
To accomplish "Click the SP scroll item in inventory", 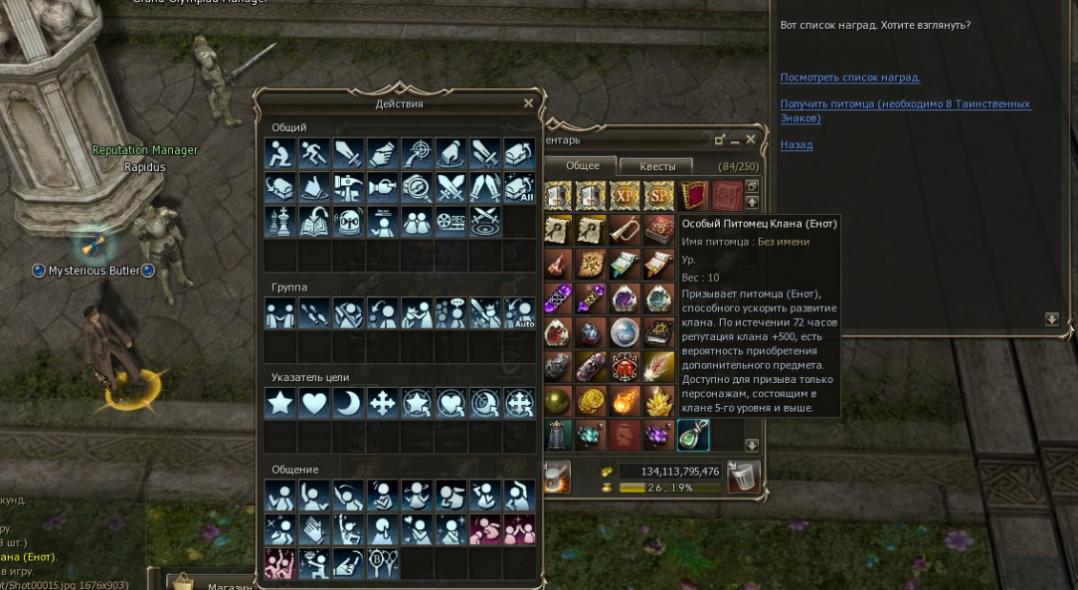I will tap(658, 194).
